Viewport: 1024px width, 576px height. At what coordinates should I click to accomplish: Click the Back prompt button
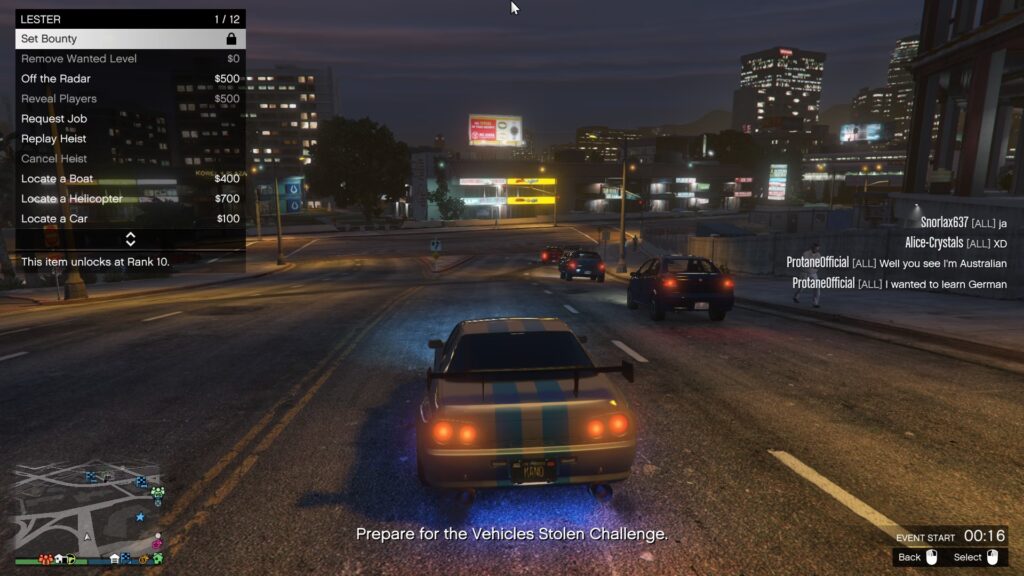tap(918, 557)
